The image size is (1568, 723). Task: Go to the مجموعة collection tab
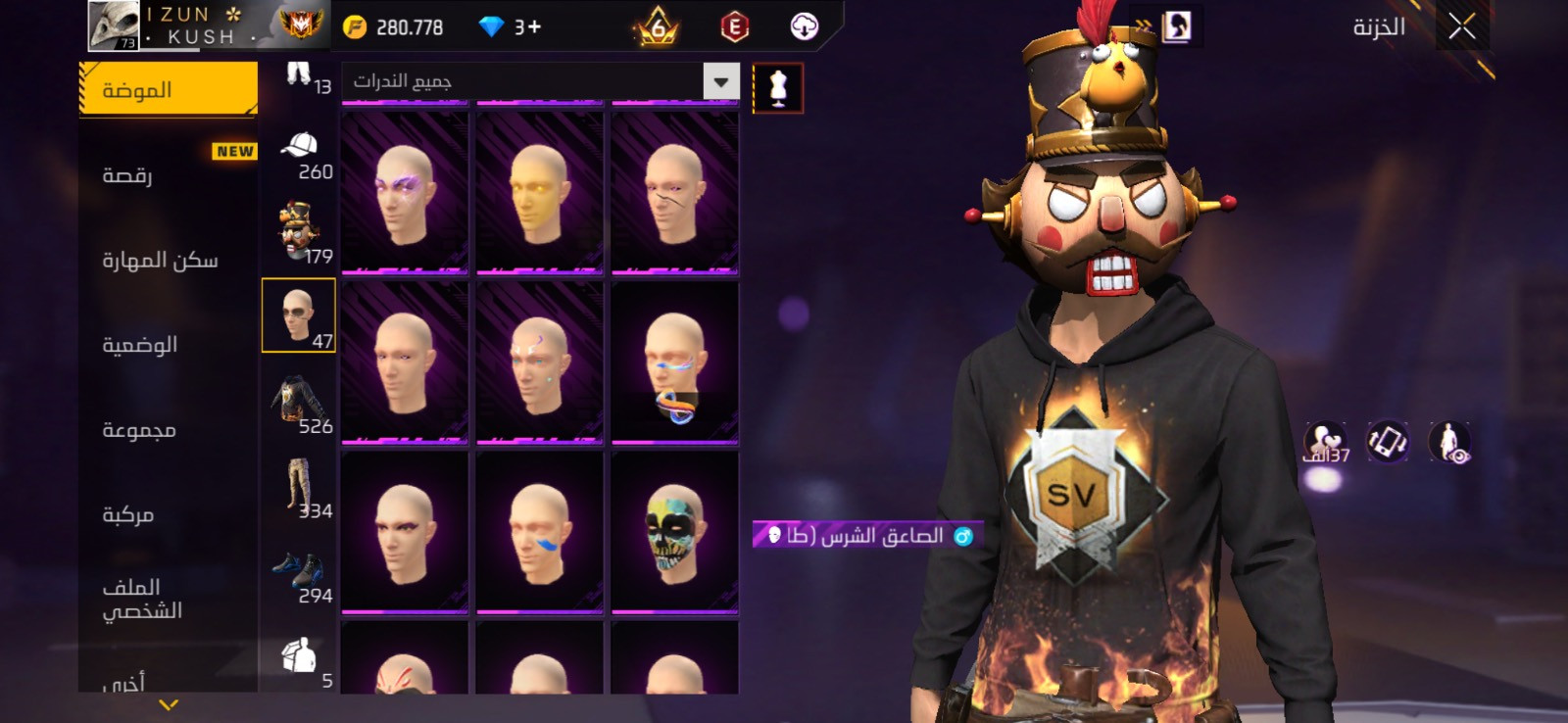[168, 430]
